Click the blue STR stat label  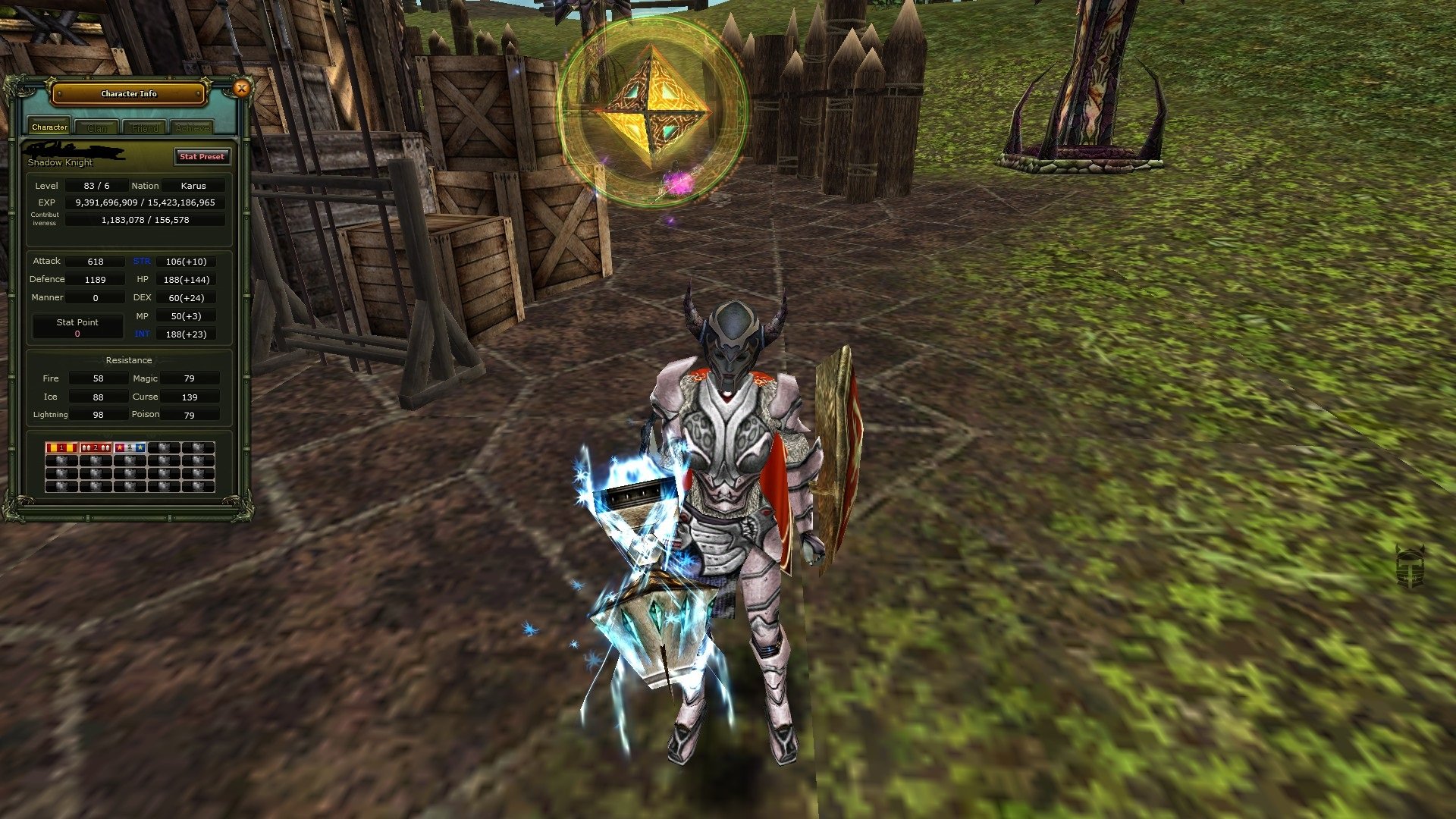(x=142, y=260)
